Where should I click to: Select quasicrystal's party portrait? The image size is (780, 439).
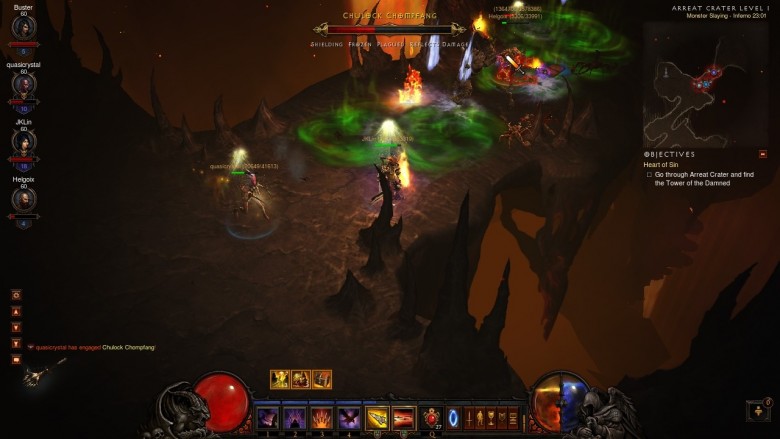click(23, 84)
